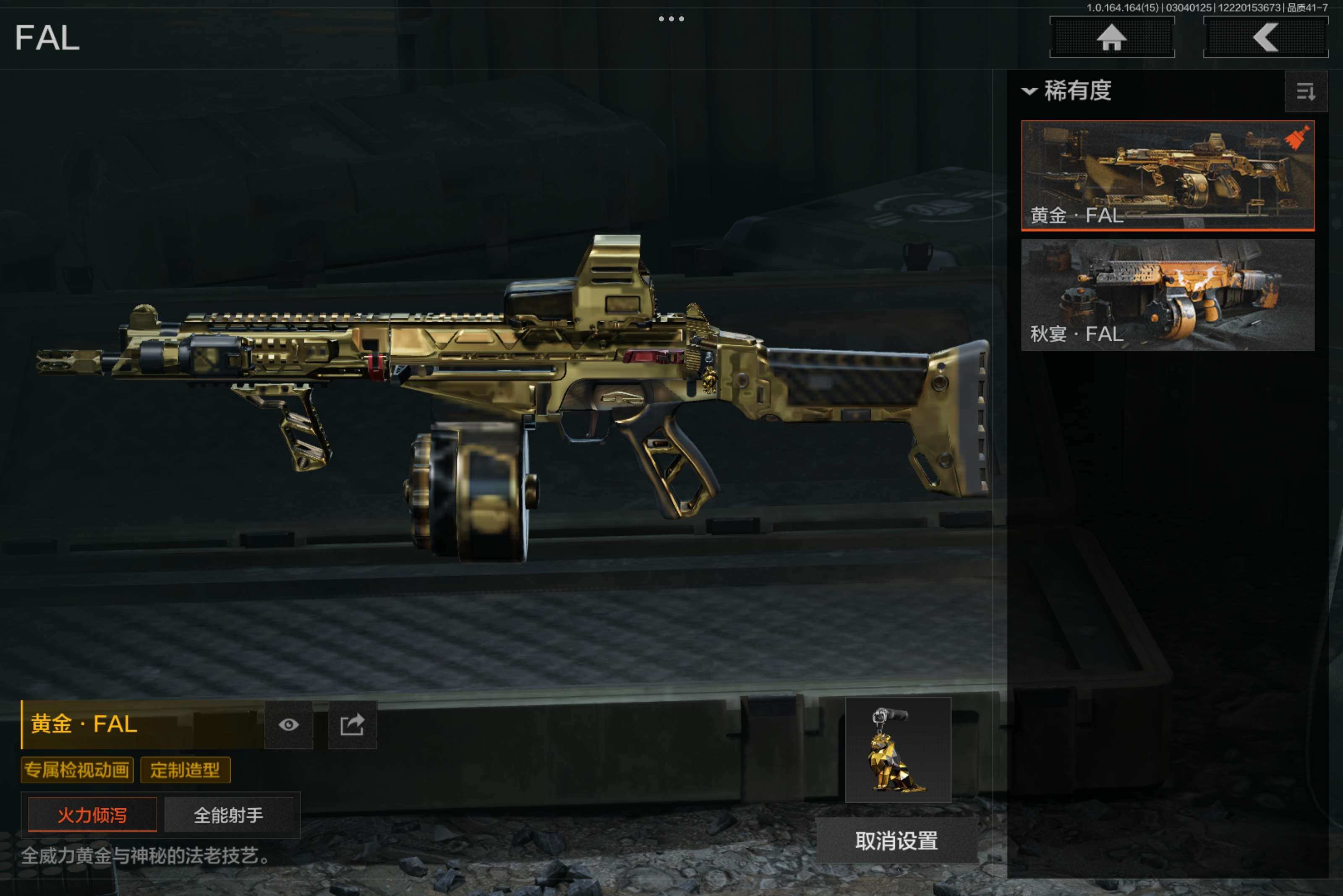Click the 定制造型 tag
The width and height of the screenshot is (1343, 896).
coord(185,770)
